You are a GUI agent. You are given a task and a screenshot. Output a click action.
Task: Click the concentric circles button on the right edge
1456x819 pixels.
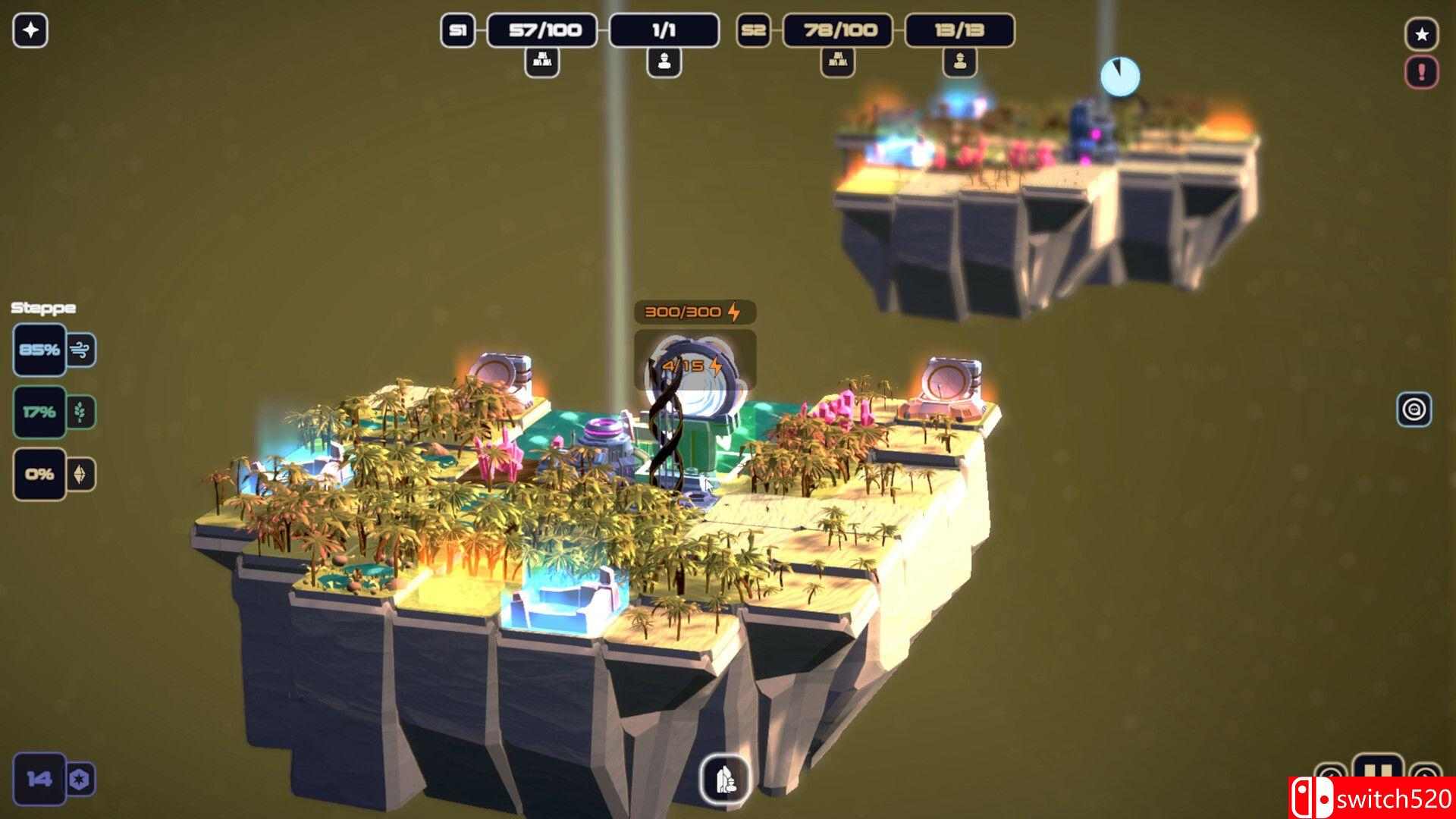[1414, 409]
